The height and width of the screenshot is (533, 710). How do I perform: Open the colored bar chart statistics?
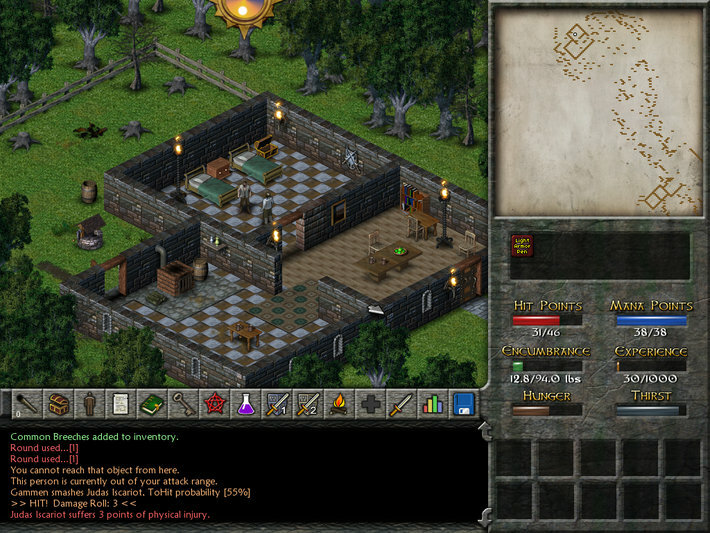[x=431, y=404]
